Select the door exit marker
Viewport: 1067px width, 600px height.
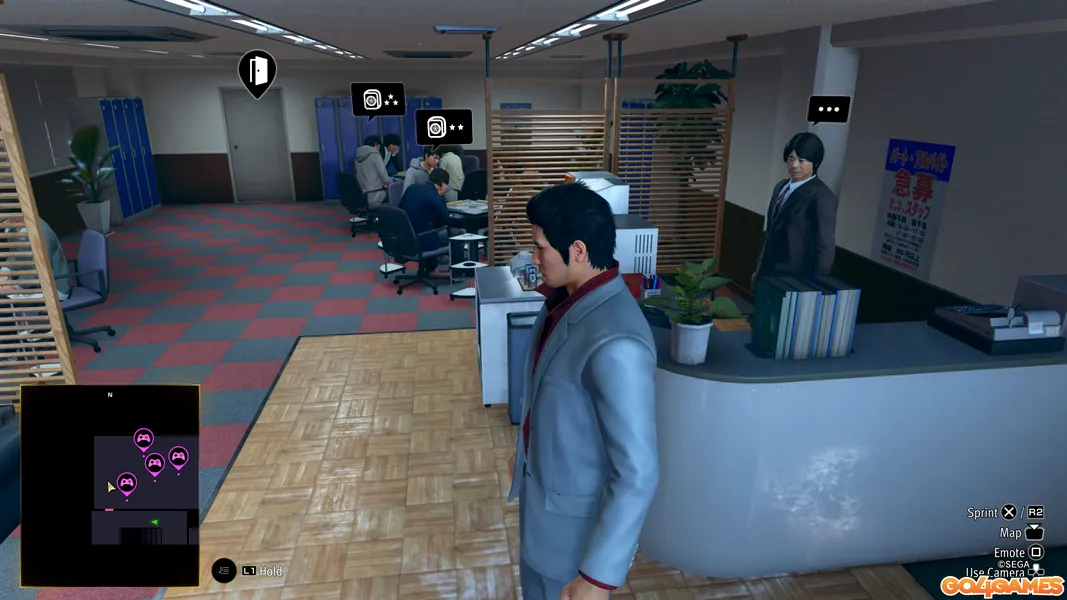click(x=257, y=71)
